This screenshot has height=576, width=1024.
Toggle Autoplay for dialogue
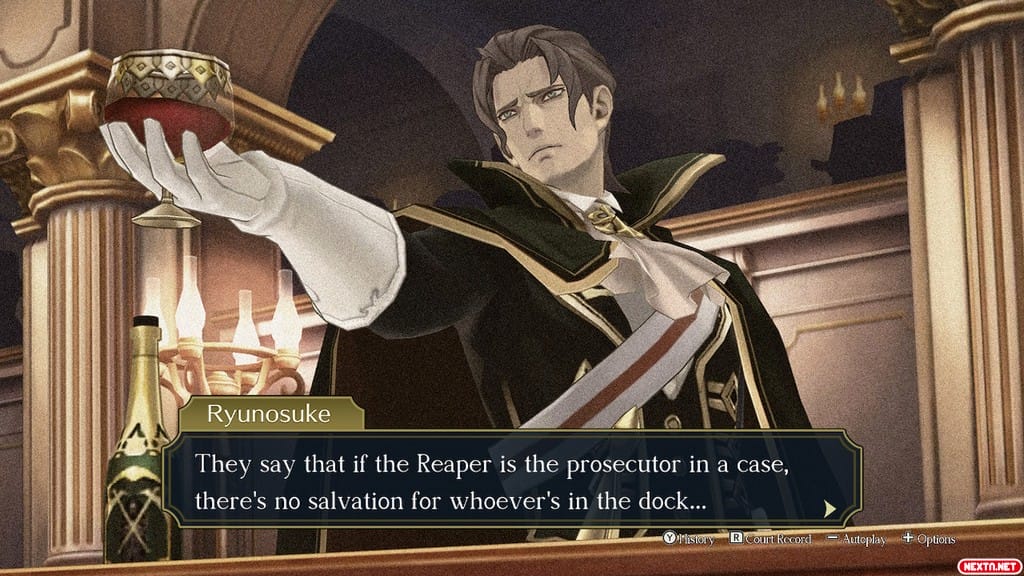pyautogui.click(x=857, y=539)
